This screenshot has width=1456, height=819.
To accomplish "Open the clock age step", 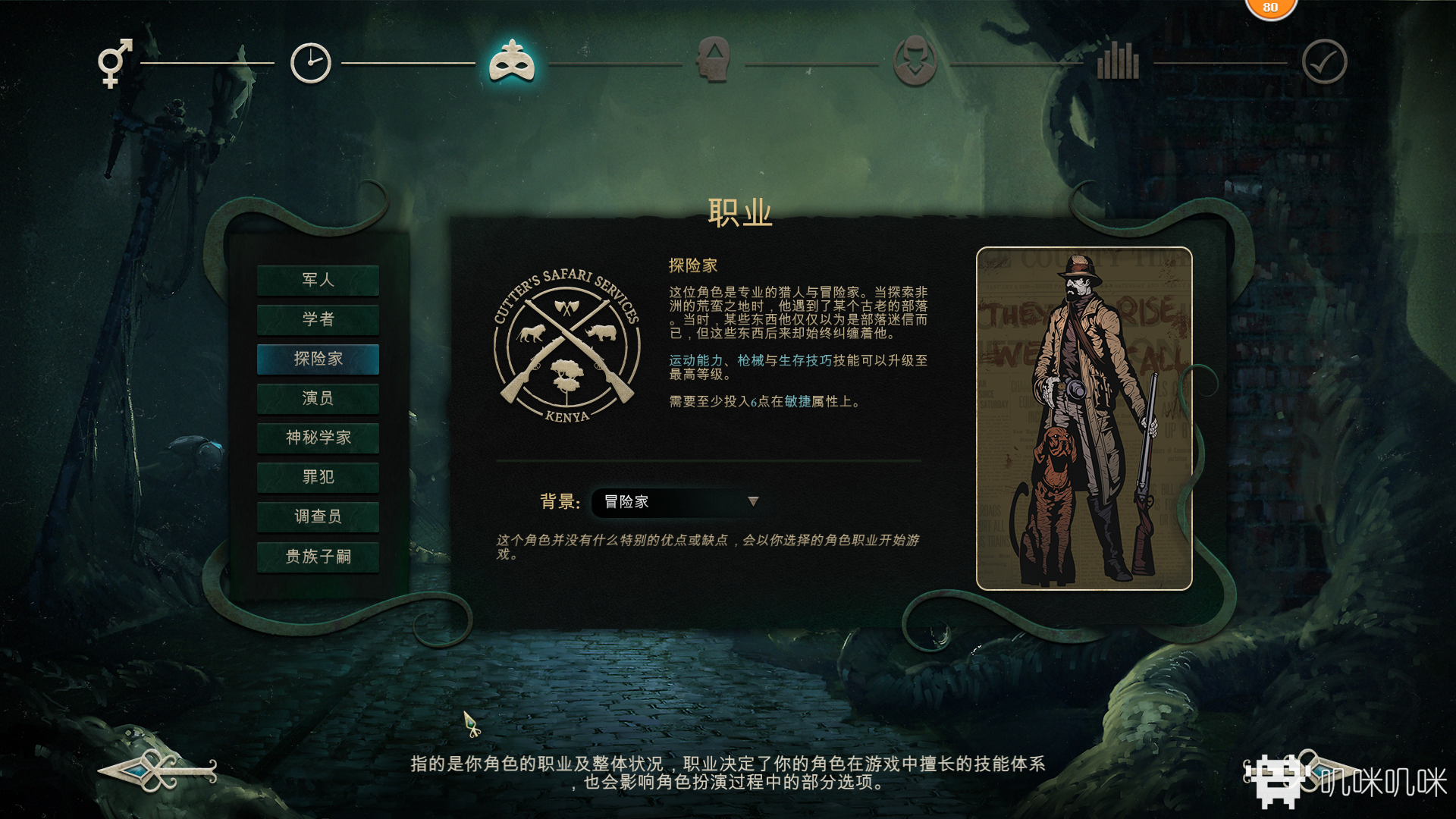I will 311,63.
